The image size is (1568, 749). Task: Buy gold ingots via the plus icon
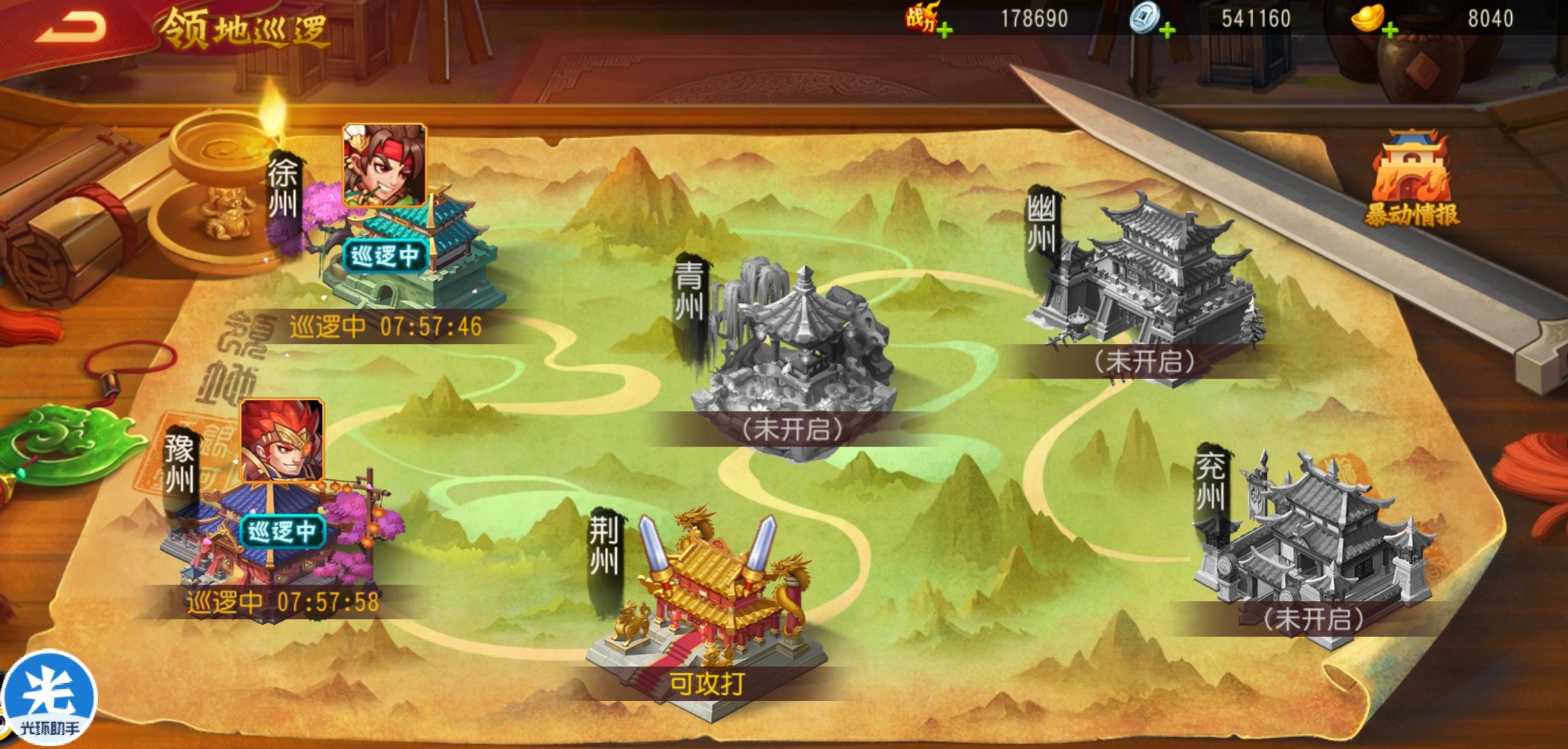(x=1390, y=31)
